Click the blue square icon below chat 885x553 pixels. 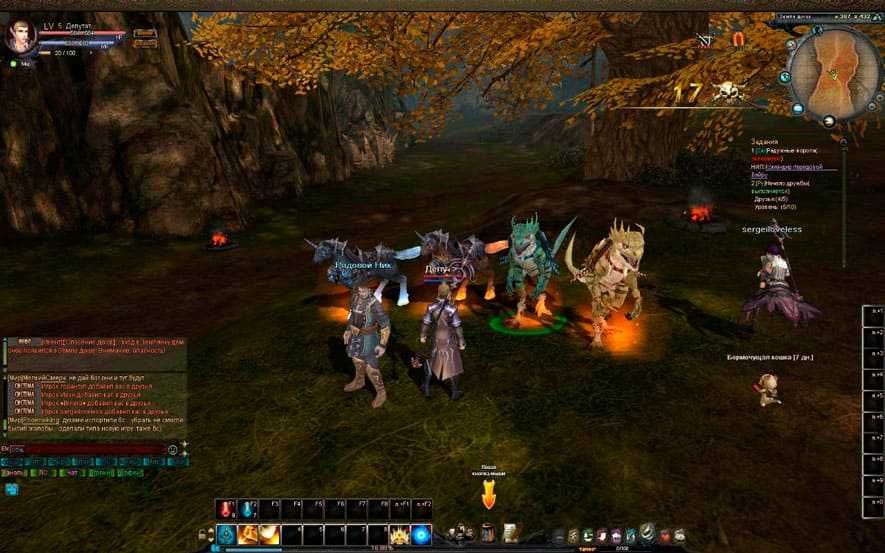coord(12,489)
